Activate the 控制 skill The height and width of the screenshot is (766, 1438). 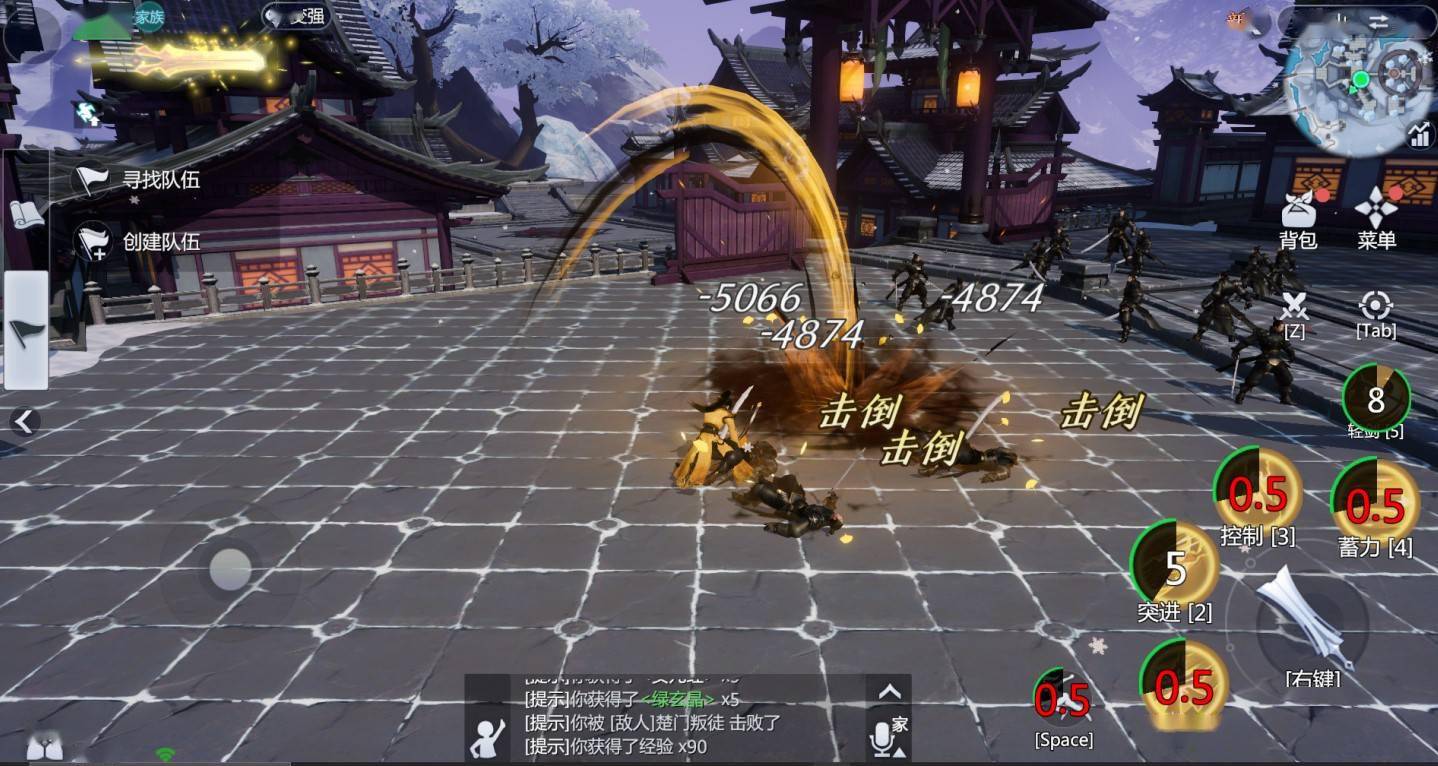tap(1256, 492)
